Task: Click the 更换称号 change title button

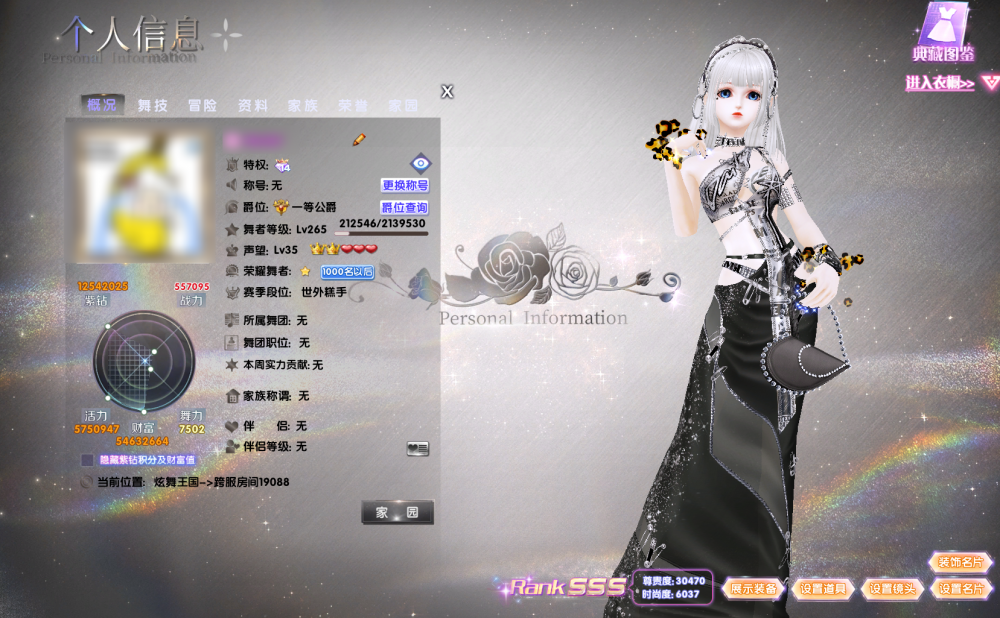Action: click(x=405, y=185)
